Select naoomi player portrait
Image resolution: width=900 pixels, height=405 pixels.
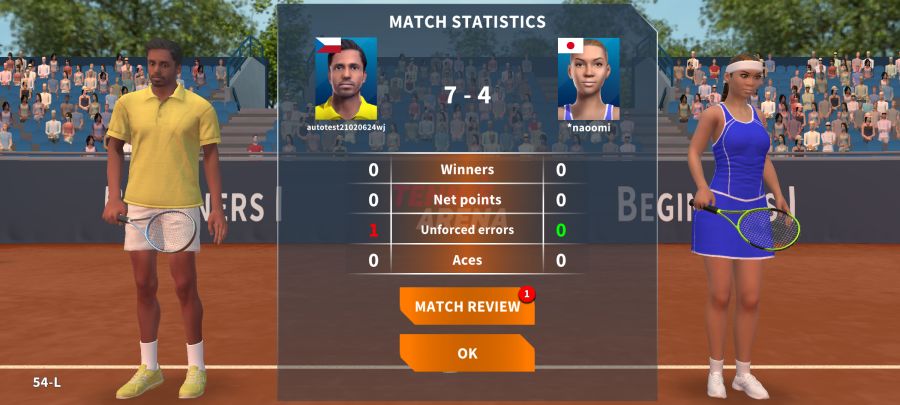point(588,79)
